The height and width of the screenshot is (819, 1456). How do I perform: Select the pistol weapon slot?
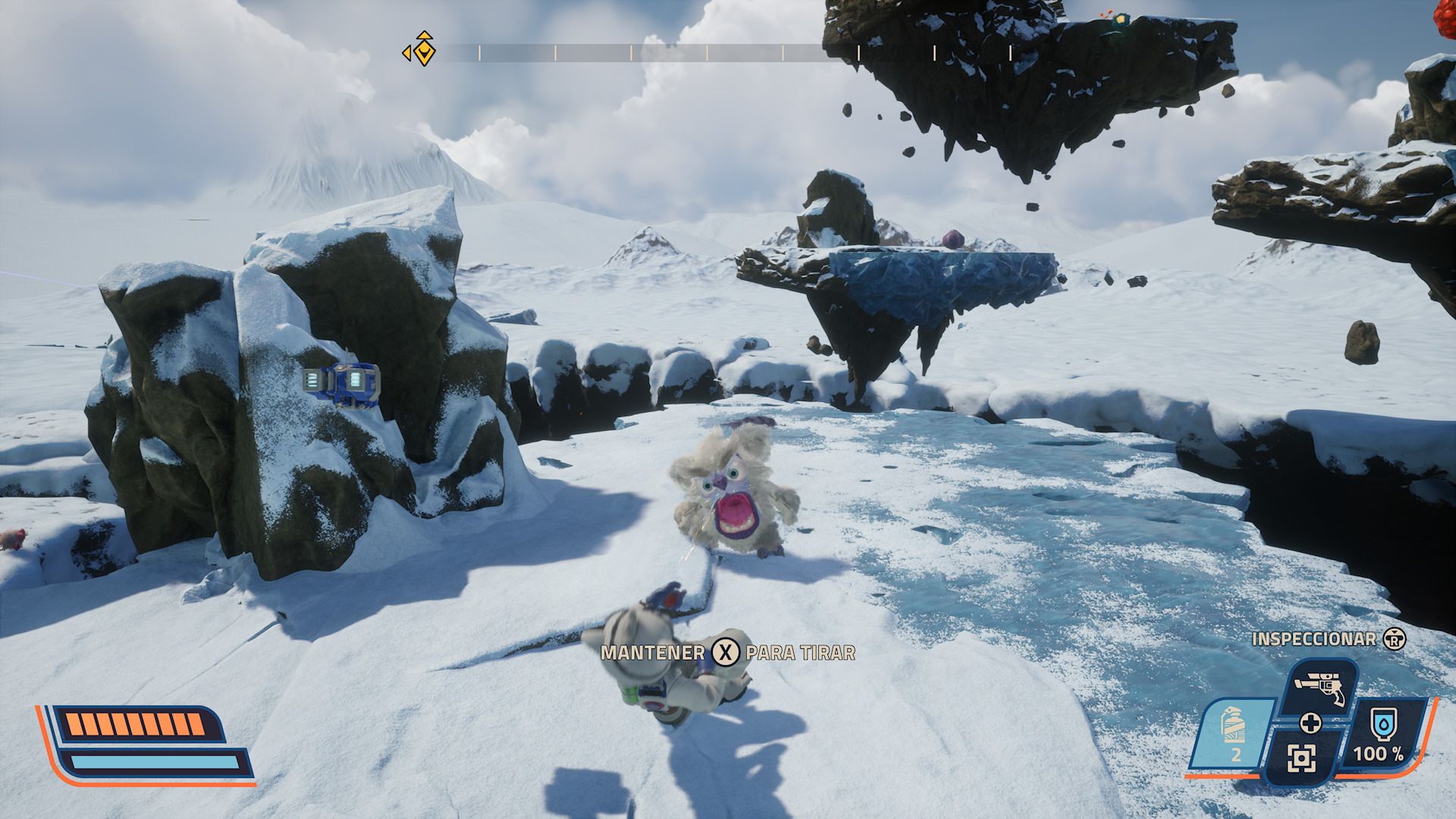coord(1320,686)
